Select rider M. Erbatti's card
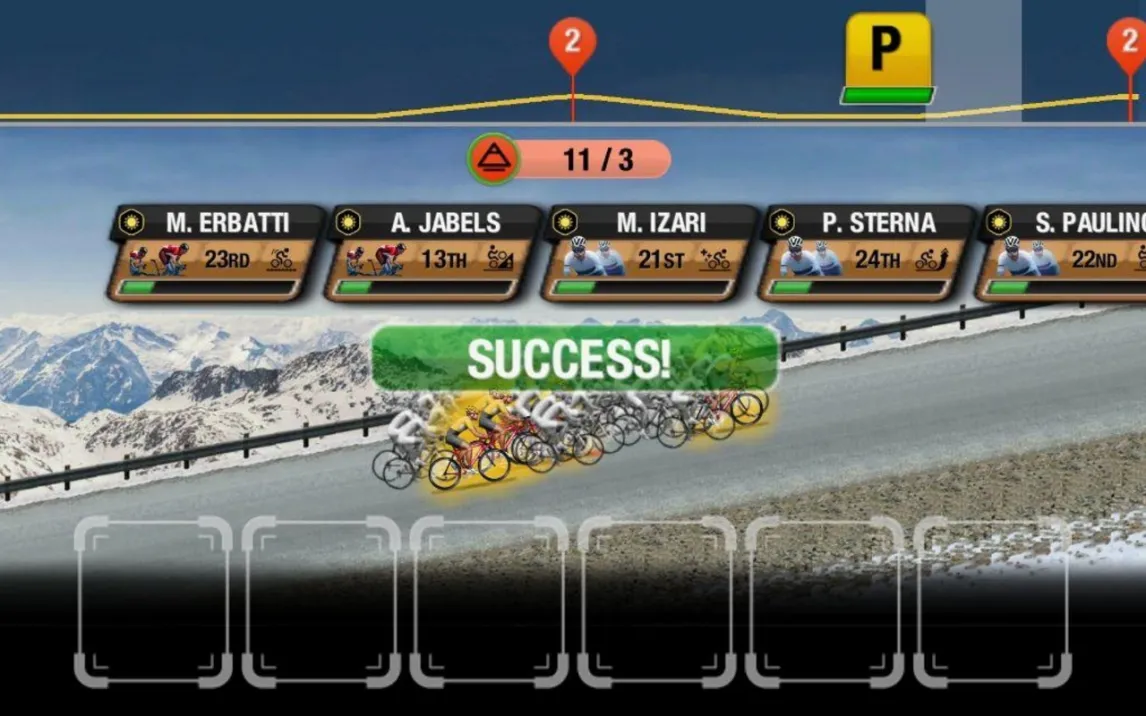This screenshot has height=716, width=1146. tap(219, 254)
